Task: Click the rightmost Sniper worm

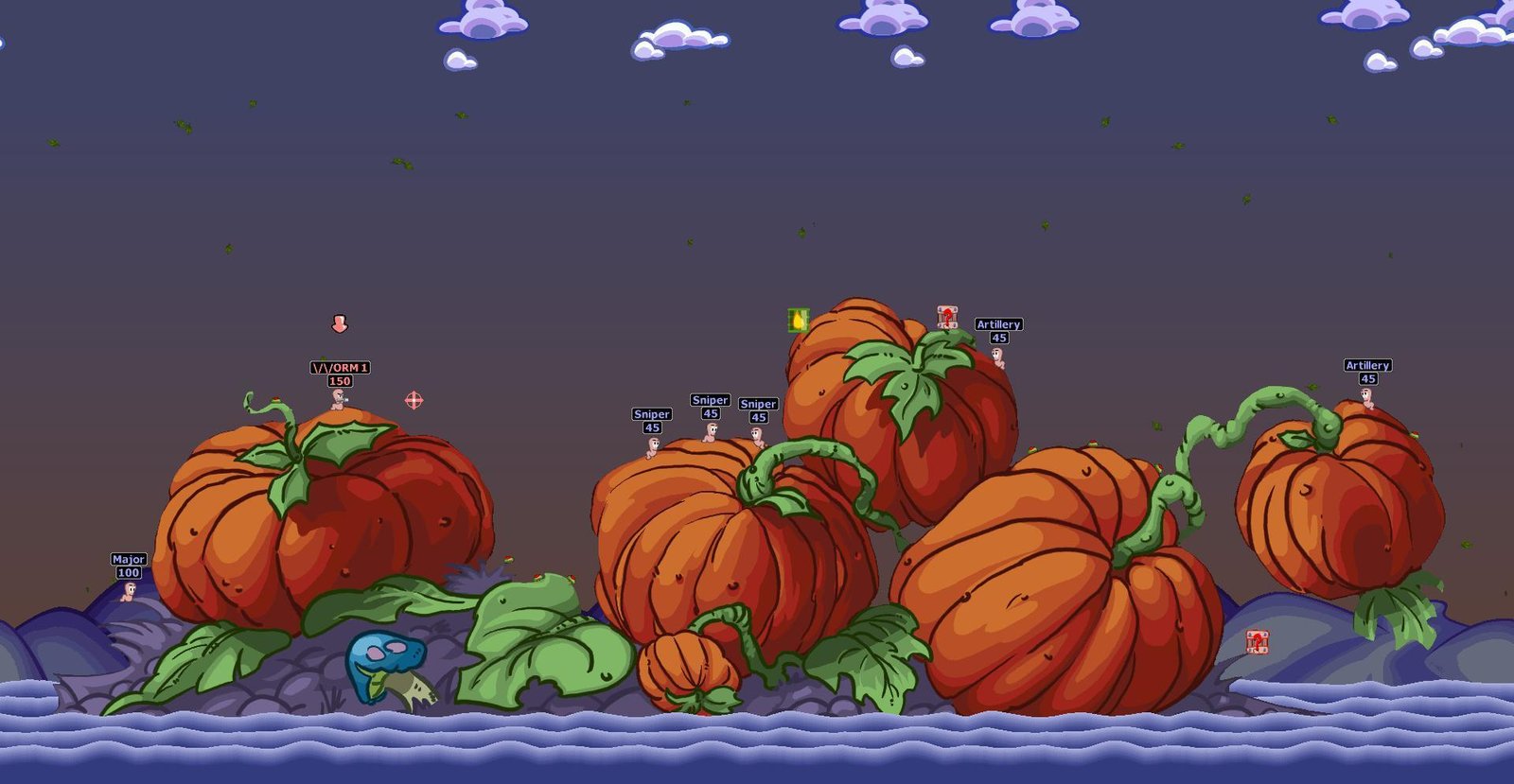Action: coord(757,438)
